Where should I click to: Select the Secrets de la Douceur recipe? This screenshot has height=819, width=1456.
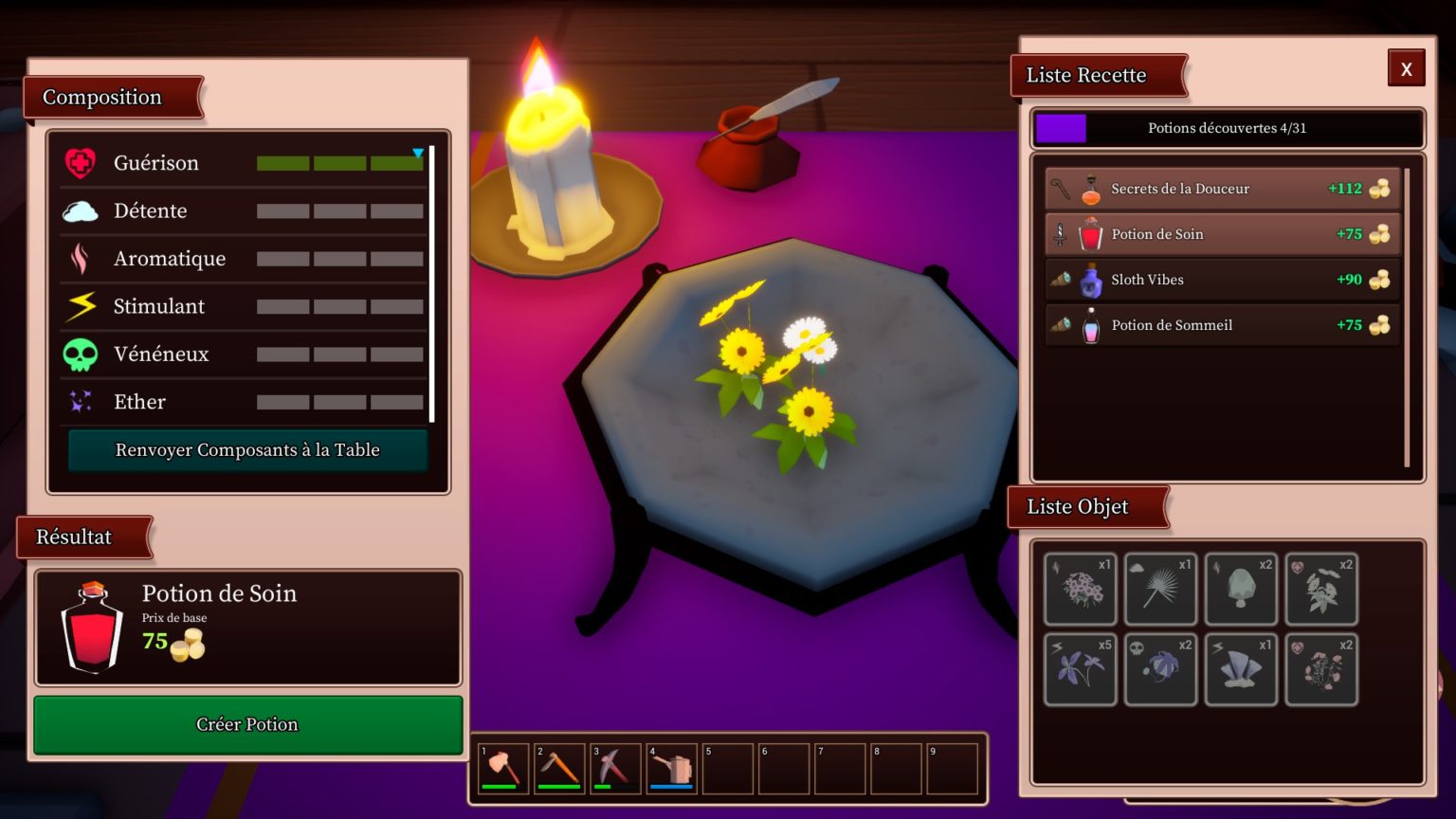[x=1221, y=189]
